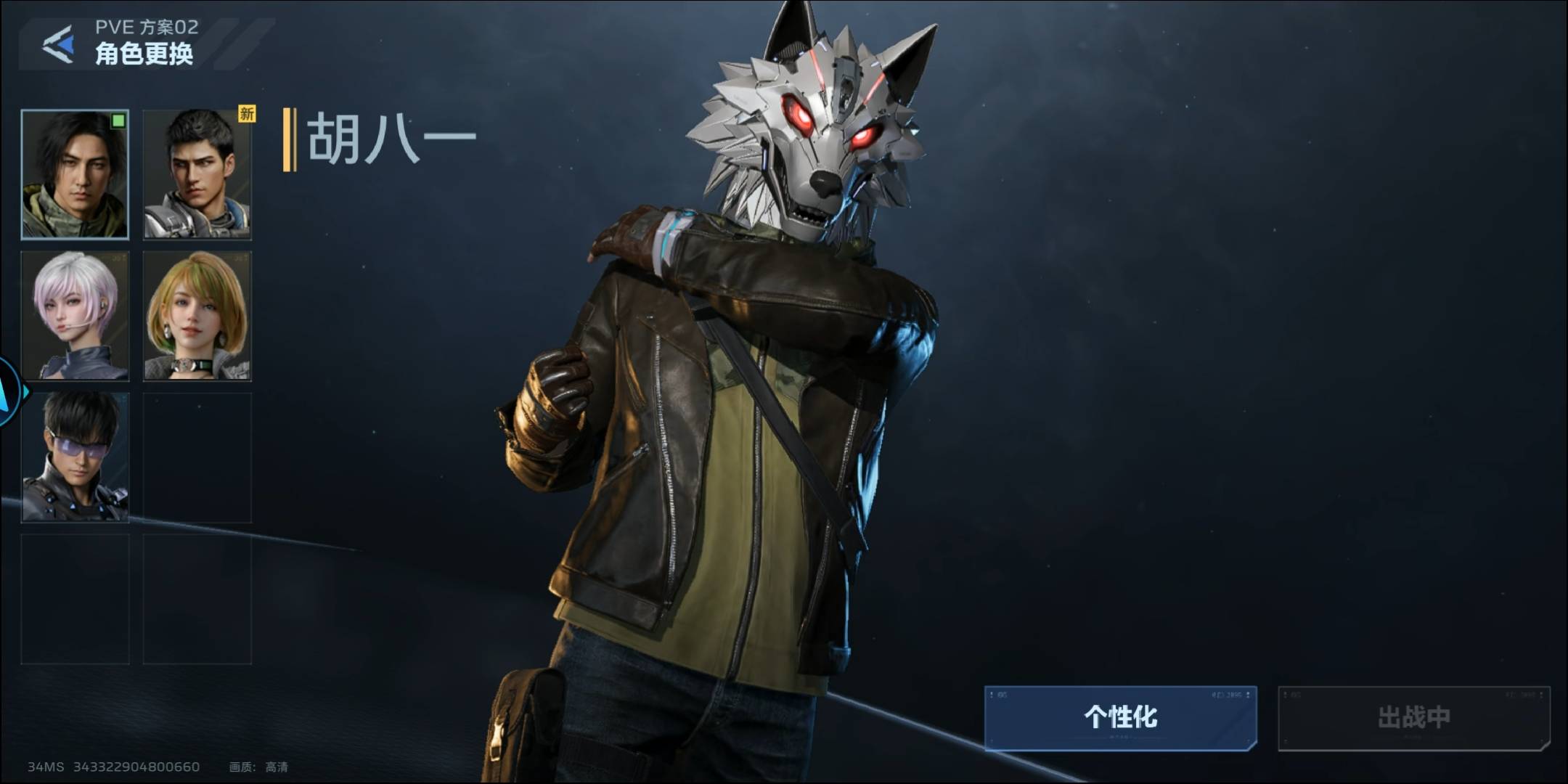Select the long-haired 胡八一 character portrait

75,174
